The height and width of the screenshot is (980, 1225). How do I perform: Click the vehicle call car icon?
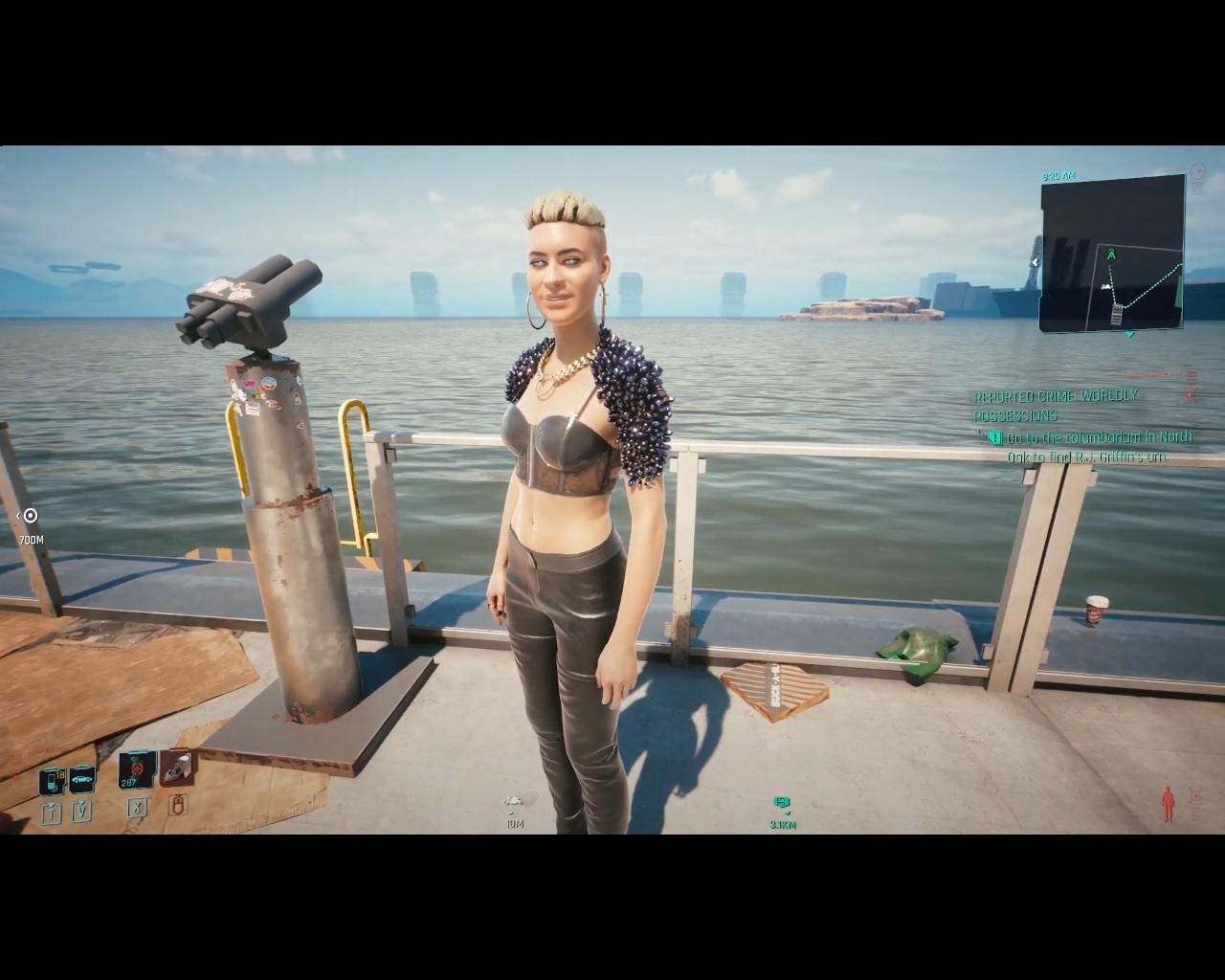(82, 779)
